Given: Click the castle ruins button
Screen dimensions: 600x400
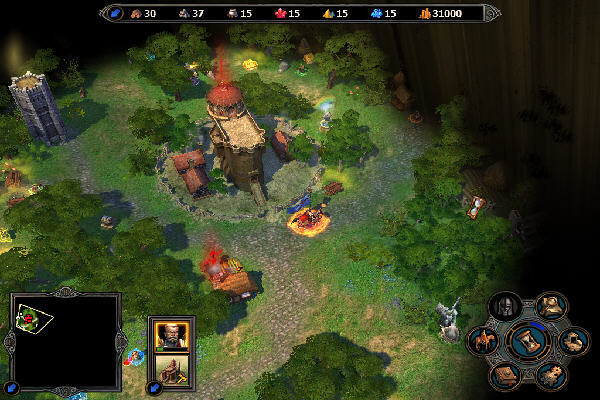Looking at the screenshot, I should tap(574, 342).
